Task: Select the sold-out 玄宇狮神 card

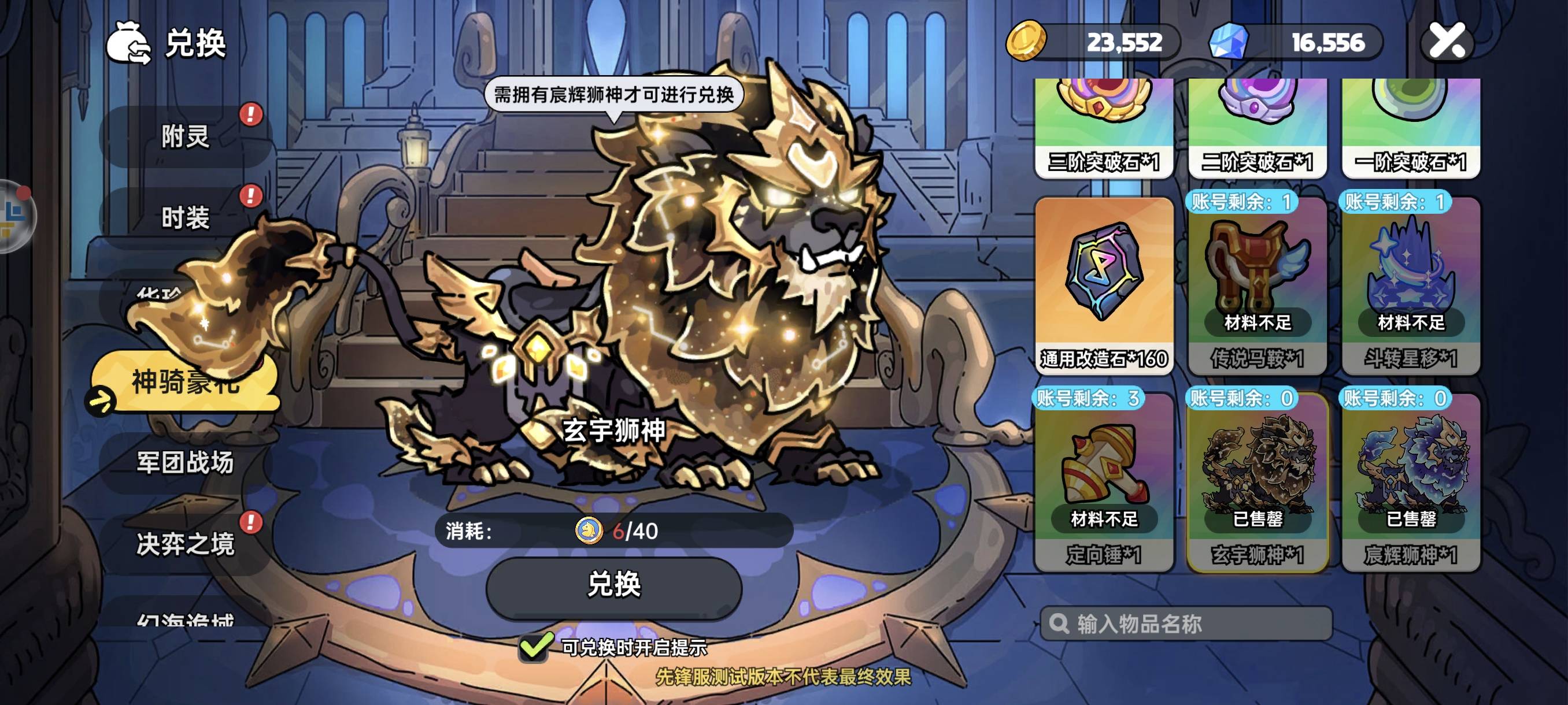Action: tap(1257, 482)
